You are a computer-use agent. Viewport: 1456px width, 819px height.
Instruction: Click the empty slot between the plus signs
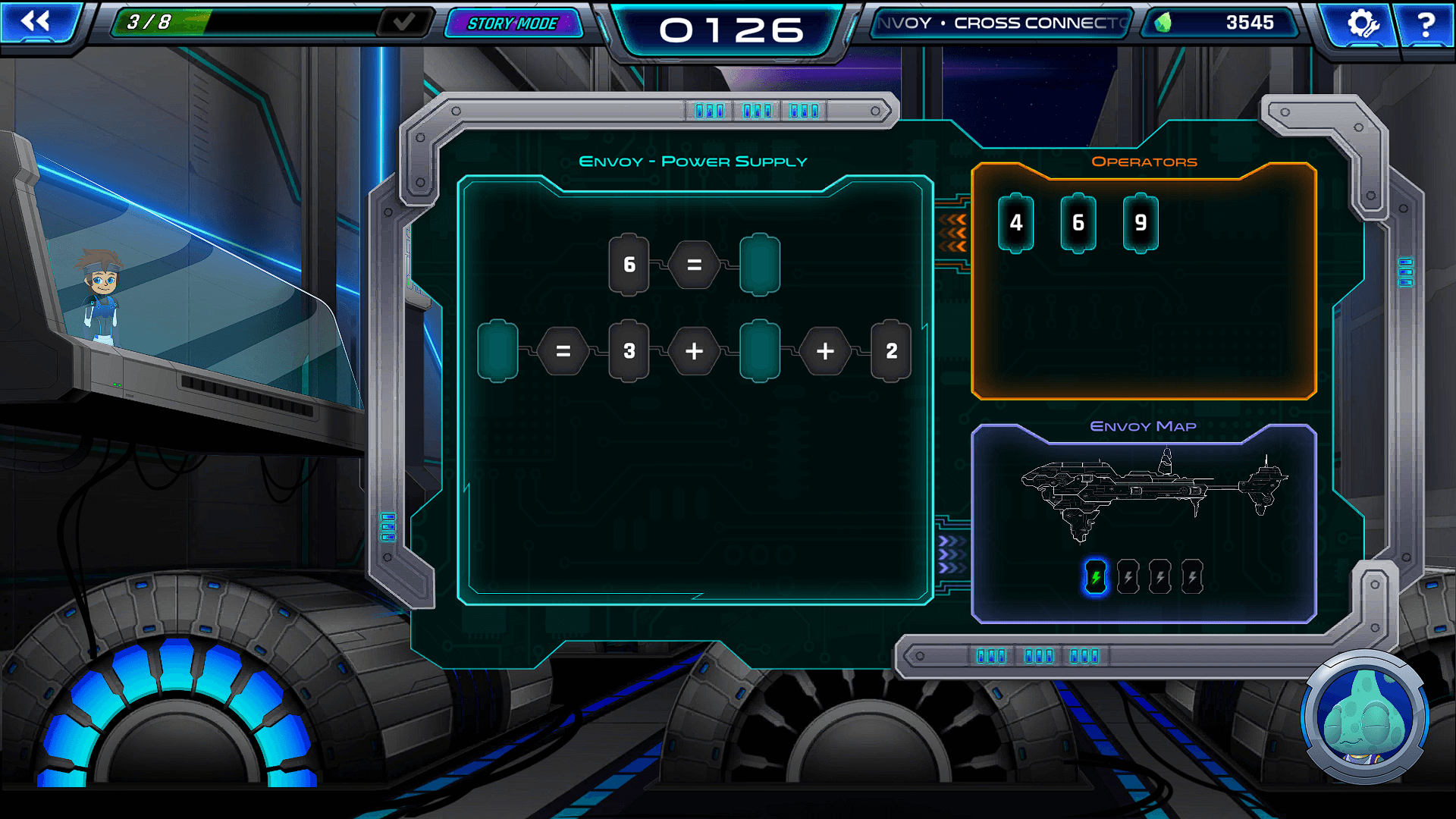(760, 351)
